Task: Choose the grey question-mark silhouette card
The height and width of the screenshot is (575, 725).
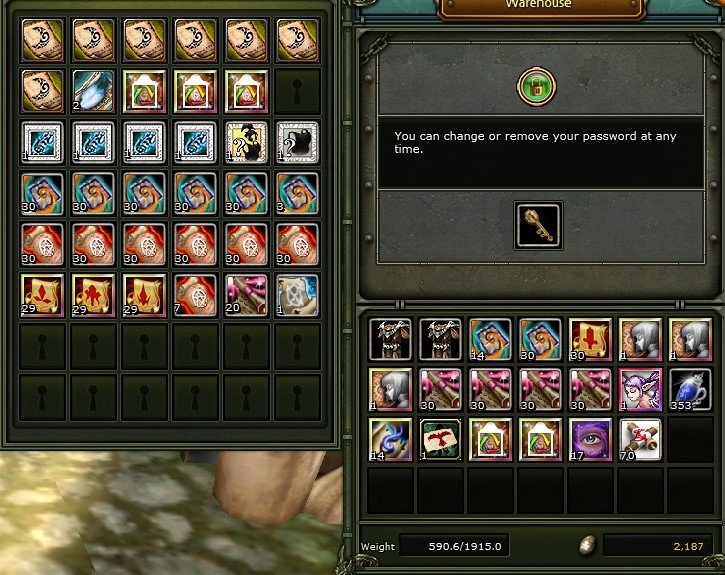Action: [x=295, y=141]
